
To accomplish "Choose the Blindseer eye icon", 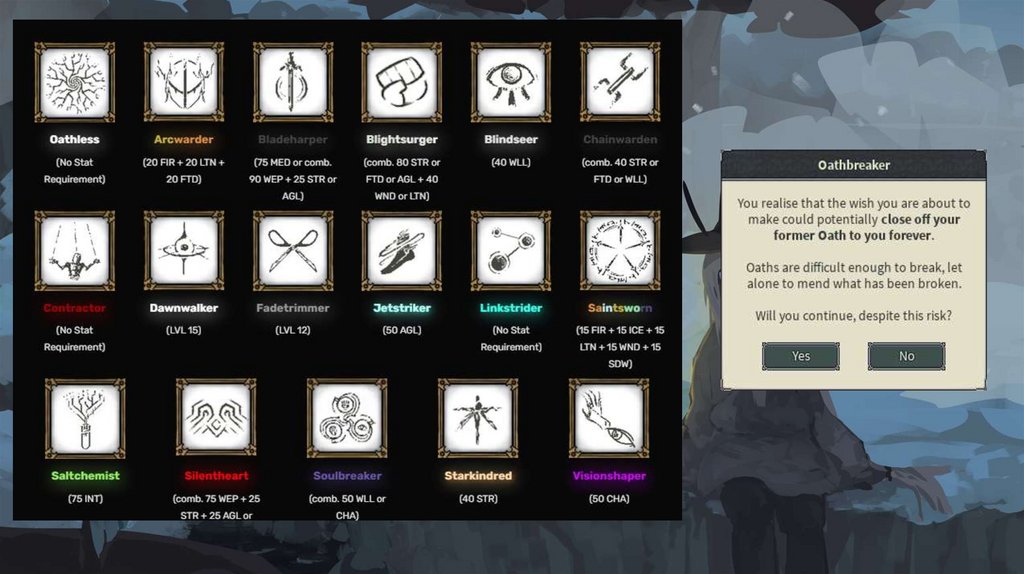I will (511, 82).
